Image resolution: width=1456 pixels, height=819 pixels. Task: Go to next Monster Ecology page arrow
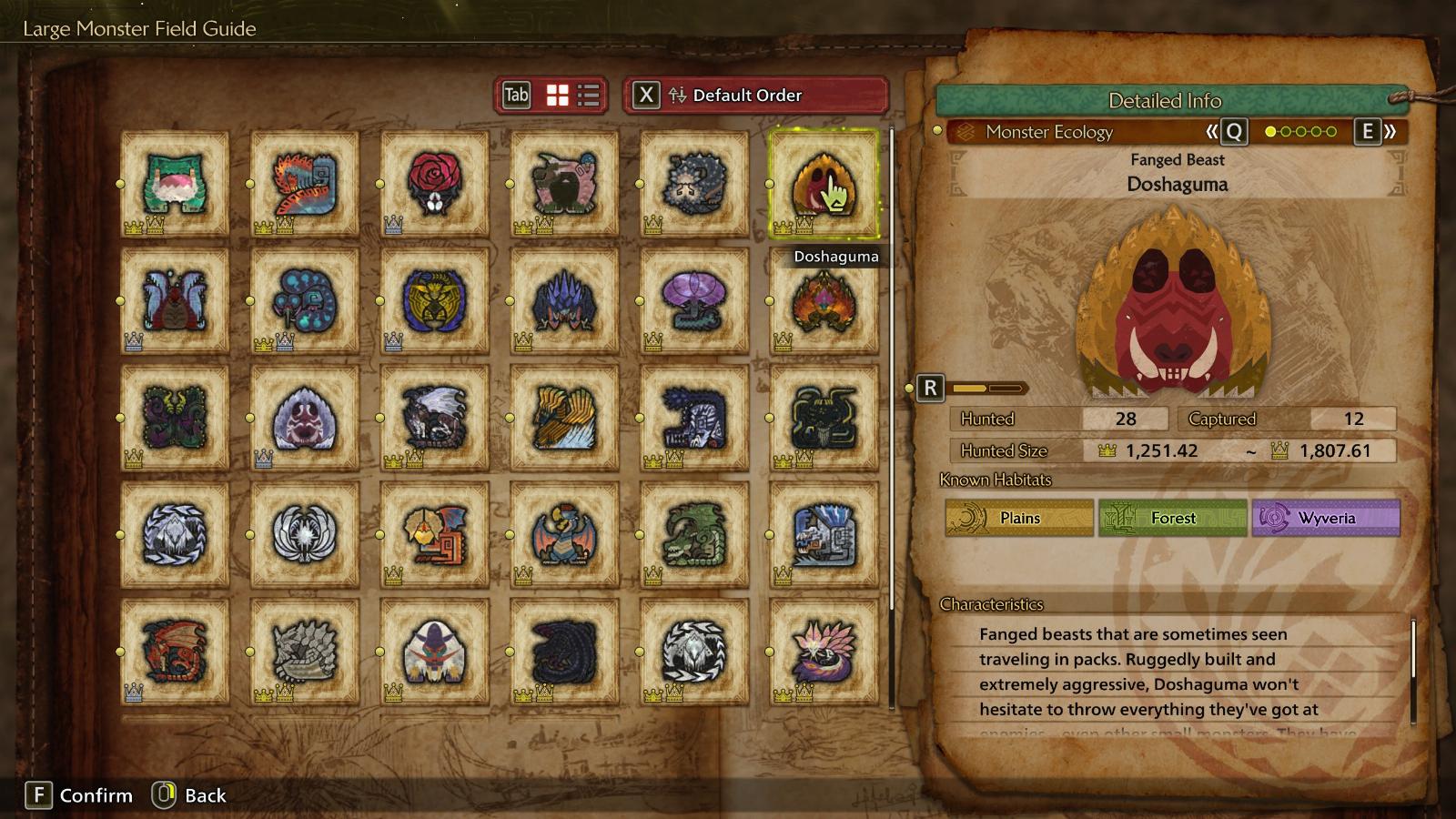(x=1376, y=132)
